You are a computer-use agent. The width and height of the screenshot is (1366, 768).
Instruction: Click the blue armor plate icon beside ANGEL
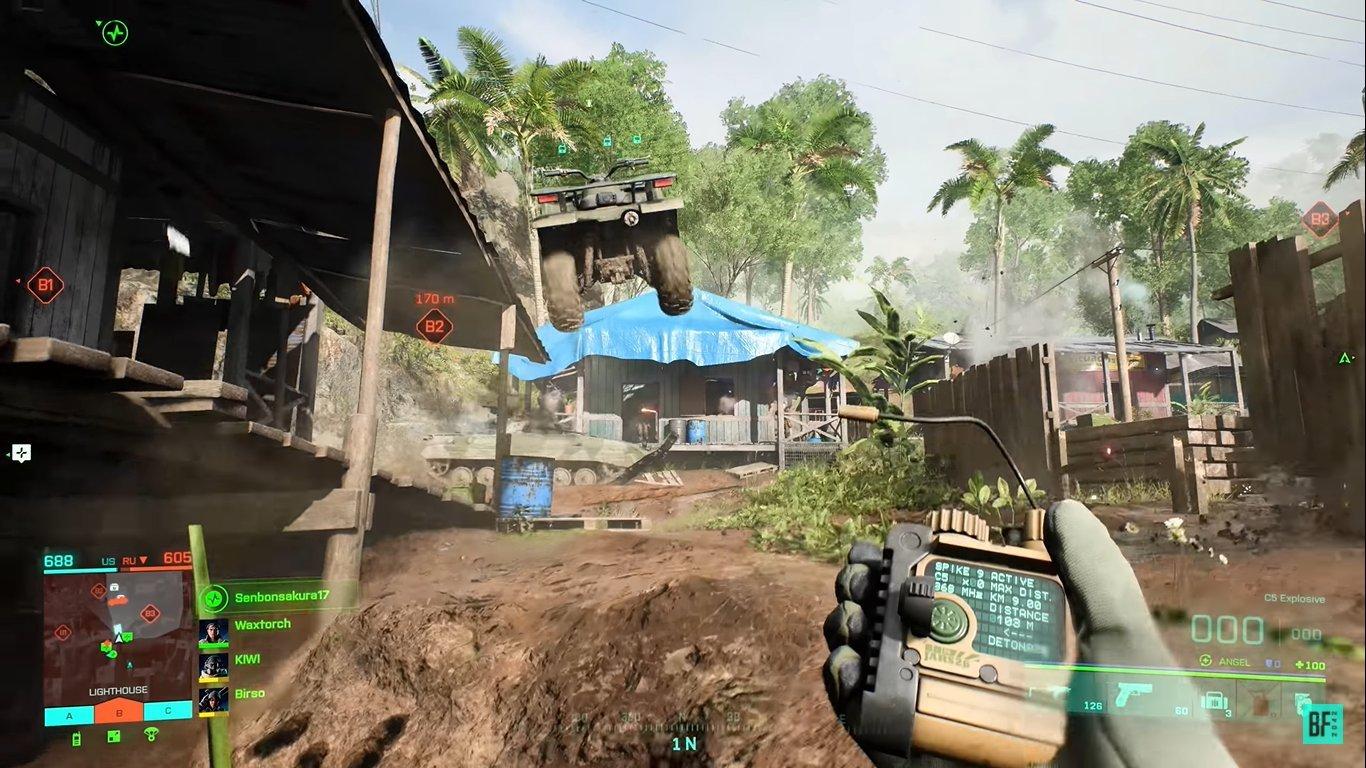[1270, 663]
